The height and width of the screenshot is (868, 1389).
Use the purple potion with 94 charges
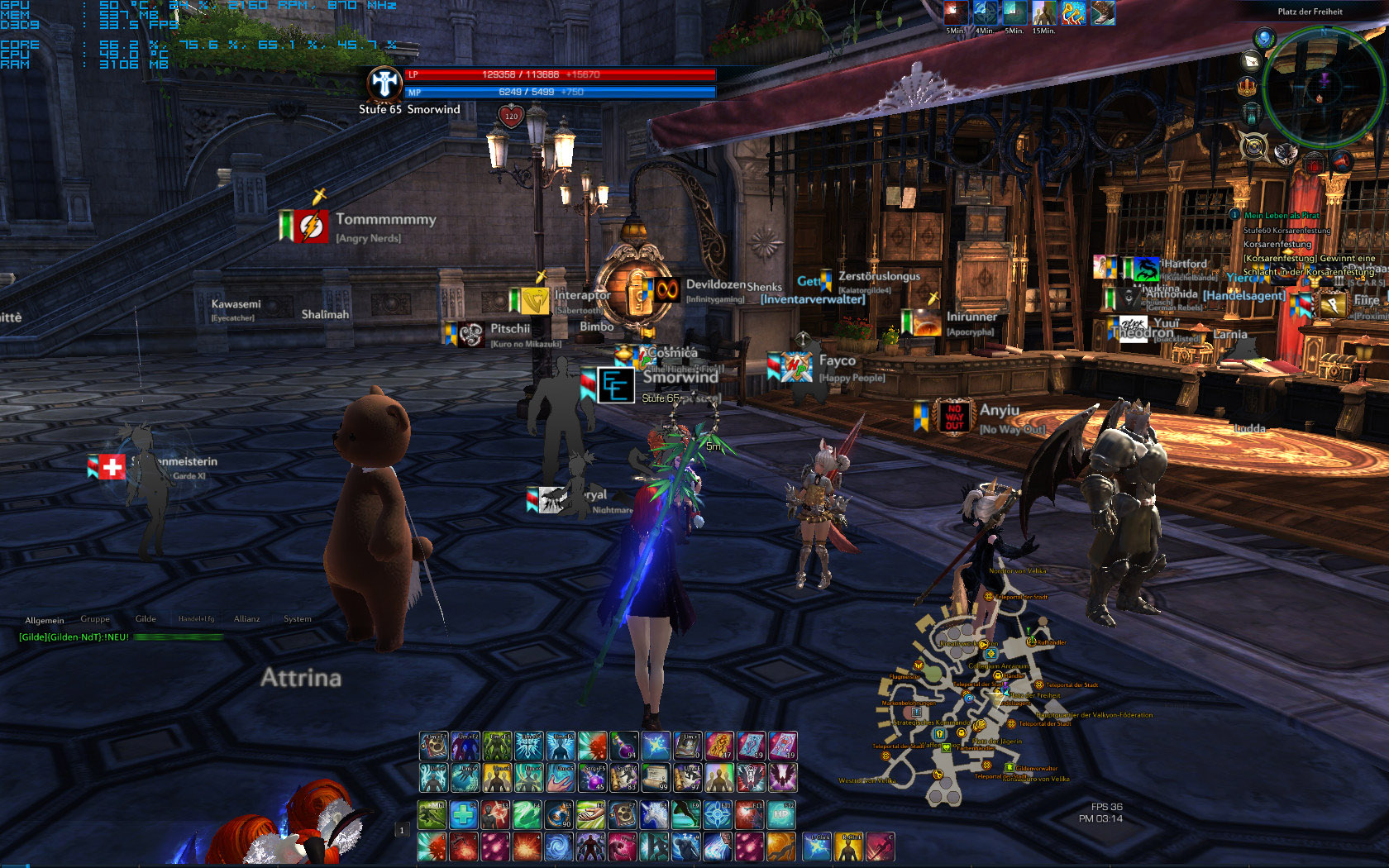click(x=624, y=746)
